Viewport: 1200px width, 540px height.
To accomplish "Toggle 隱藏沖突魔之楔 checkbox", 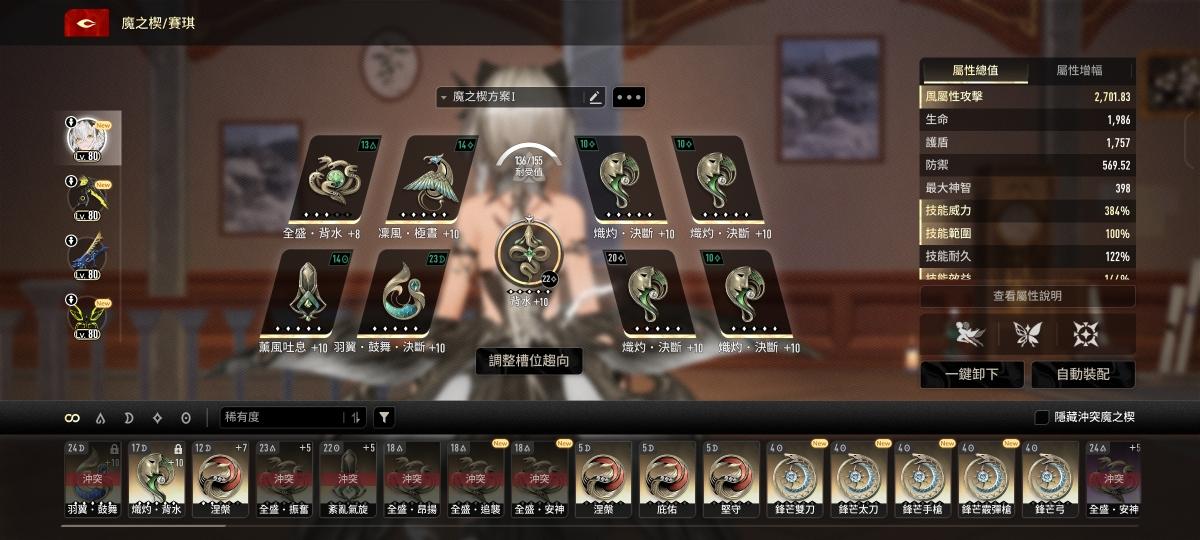I will [1041, 417].
